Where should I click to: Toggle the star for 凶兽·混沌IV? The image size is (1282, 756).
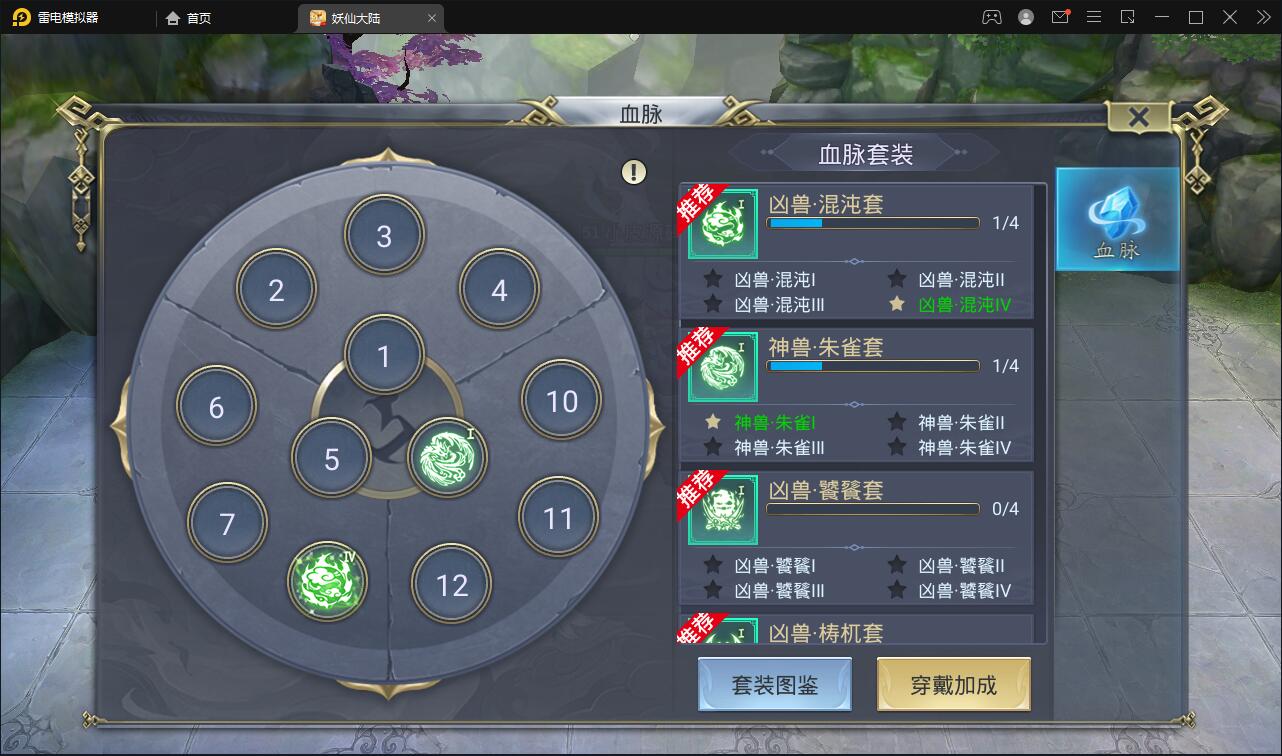click(894, 302)
